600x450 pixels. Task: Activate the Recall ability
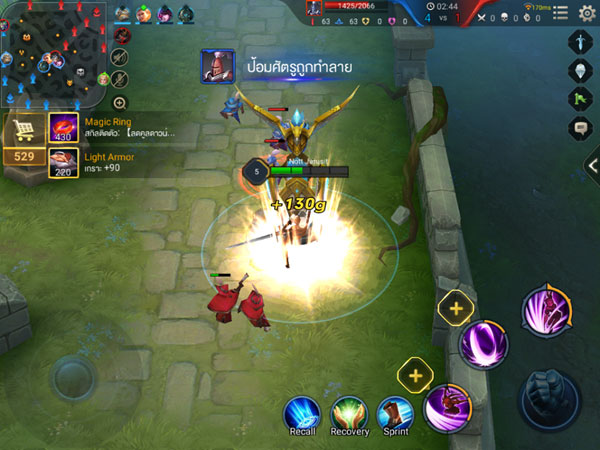[301, 413]
